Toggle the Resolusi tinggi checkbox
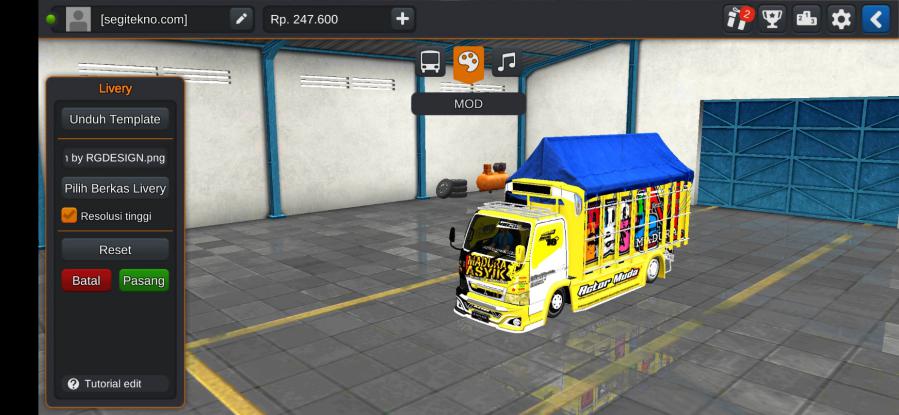The image size is (899, 415). [x=69, y=215]
